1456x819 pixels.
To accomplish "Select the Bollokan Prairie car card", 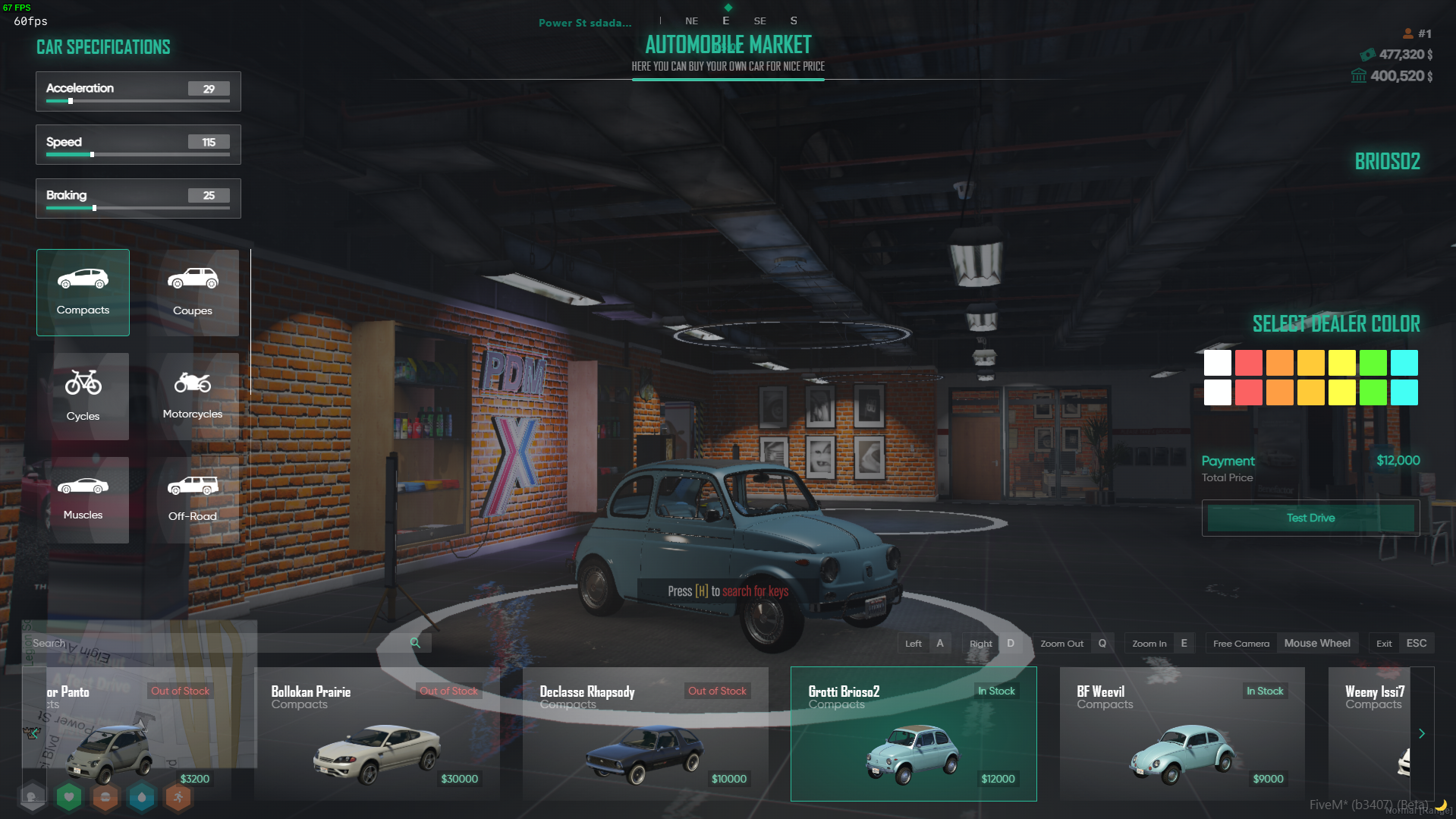I will click(377, 734).
